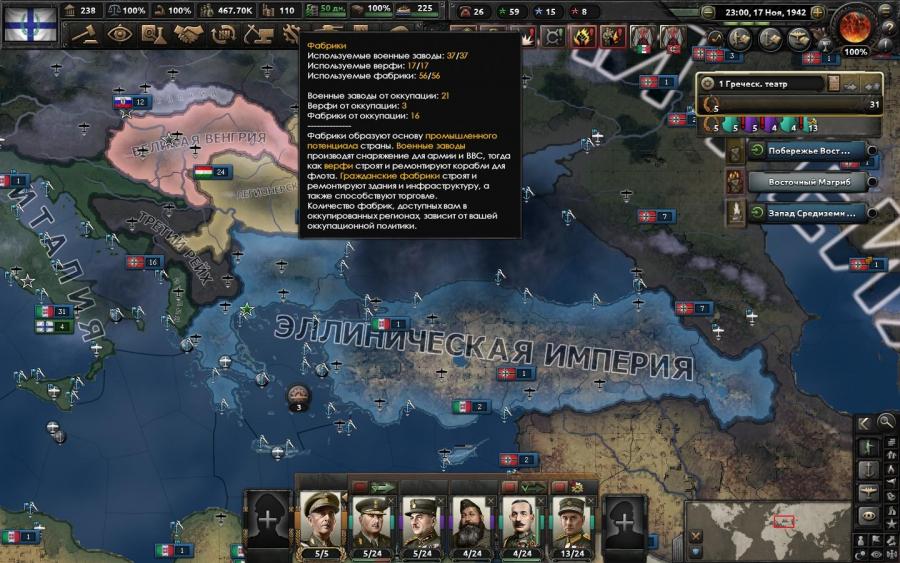Open the diplomacy handshake menu
This screenshot has width=900, height=563.
click(186, 35)
